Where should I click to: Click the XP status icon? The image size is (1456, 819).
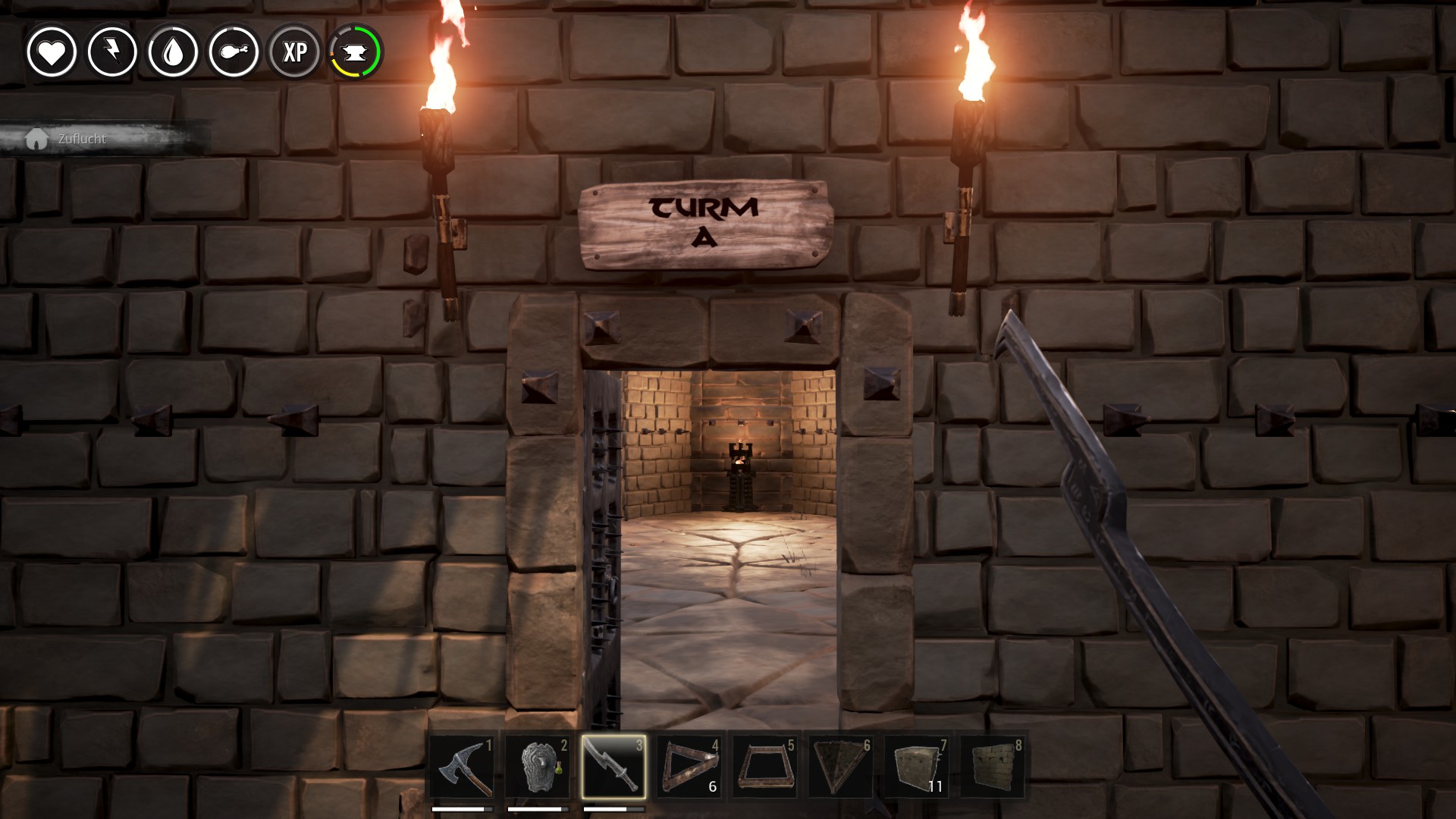pyautogui.click(x=295, y=52)
